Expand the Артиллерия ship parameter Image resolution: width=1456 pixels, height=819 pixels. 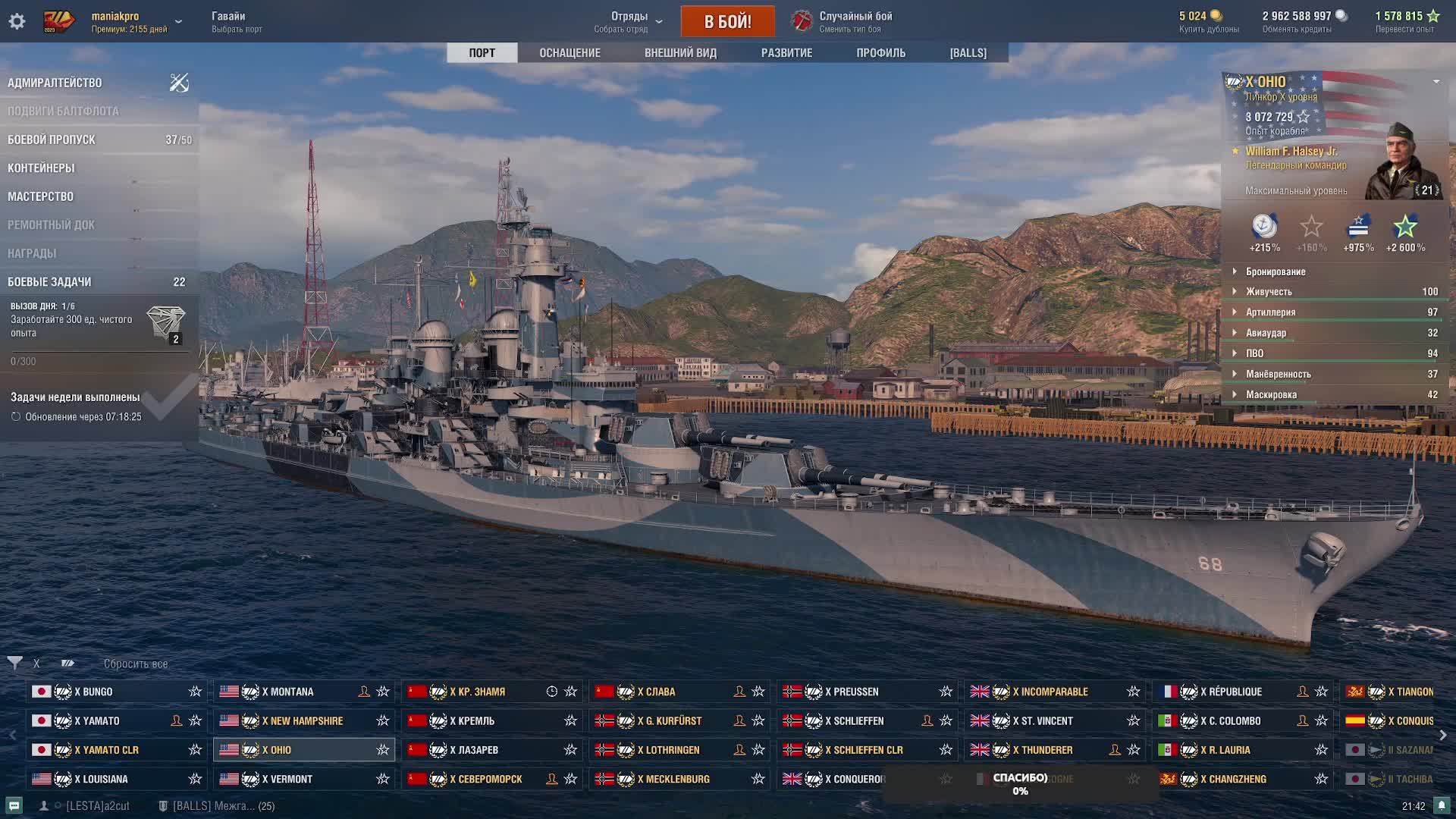pos(1270,312)
